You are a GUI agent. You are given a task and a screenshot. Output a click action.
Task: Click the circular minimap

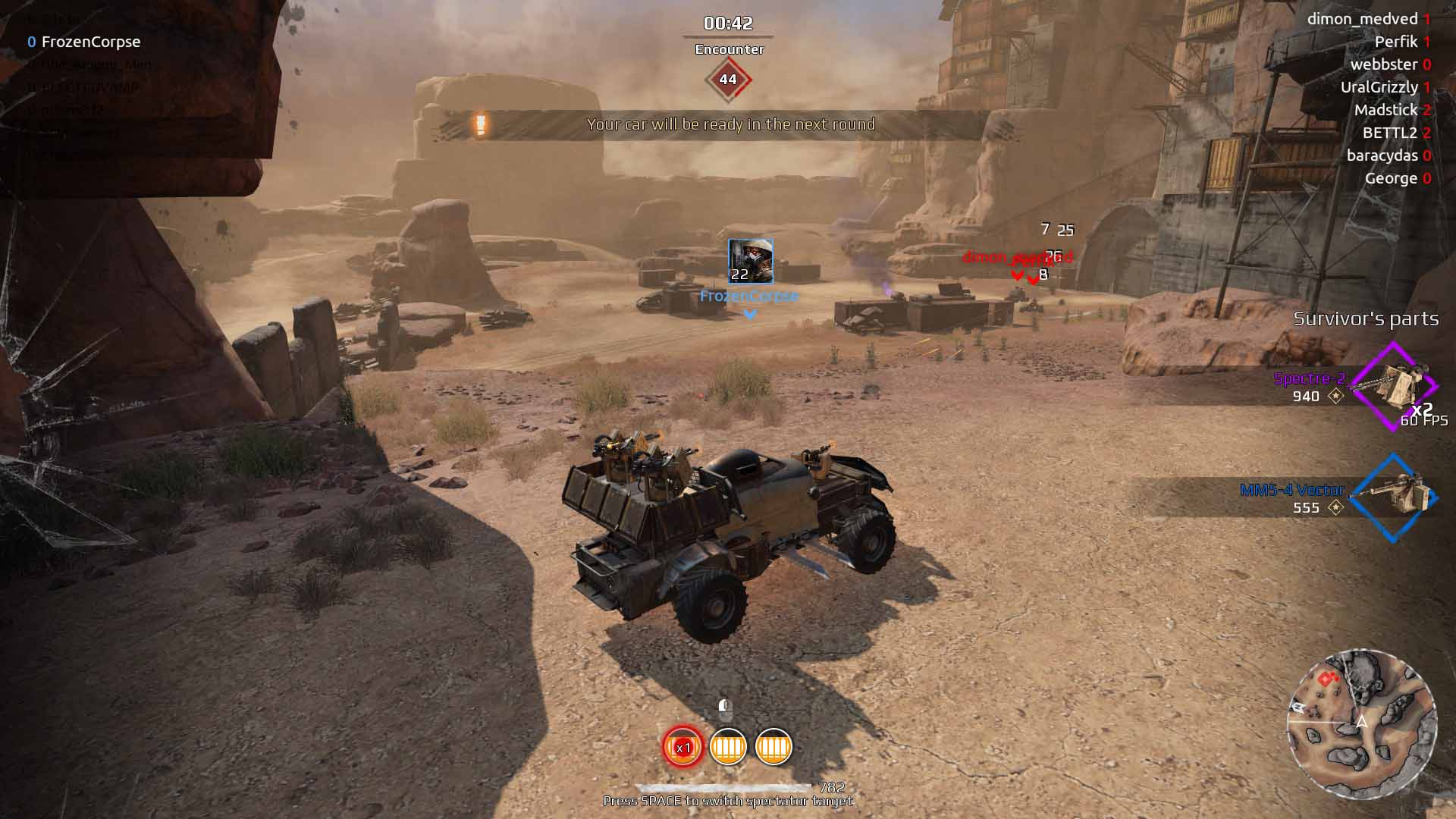(1362, 724)
